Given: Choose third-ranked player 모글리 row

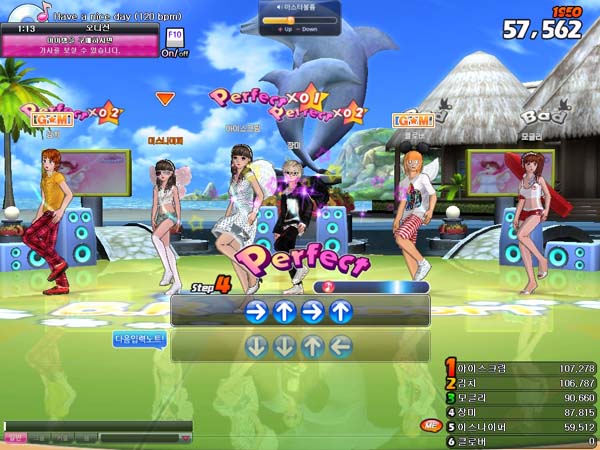Looking at the screenshot, I should click(x=520, y=397).
